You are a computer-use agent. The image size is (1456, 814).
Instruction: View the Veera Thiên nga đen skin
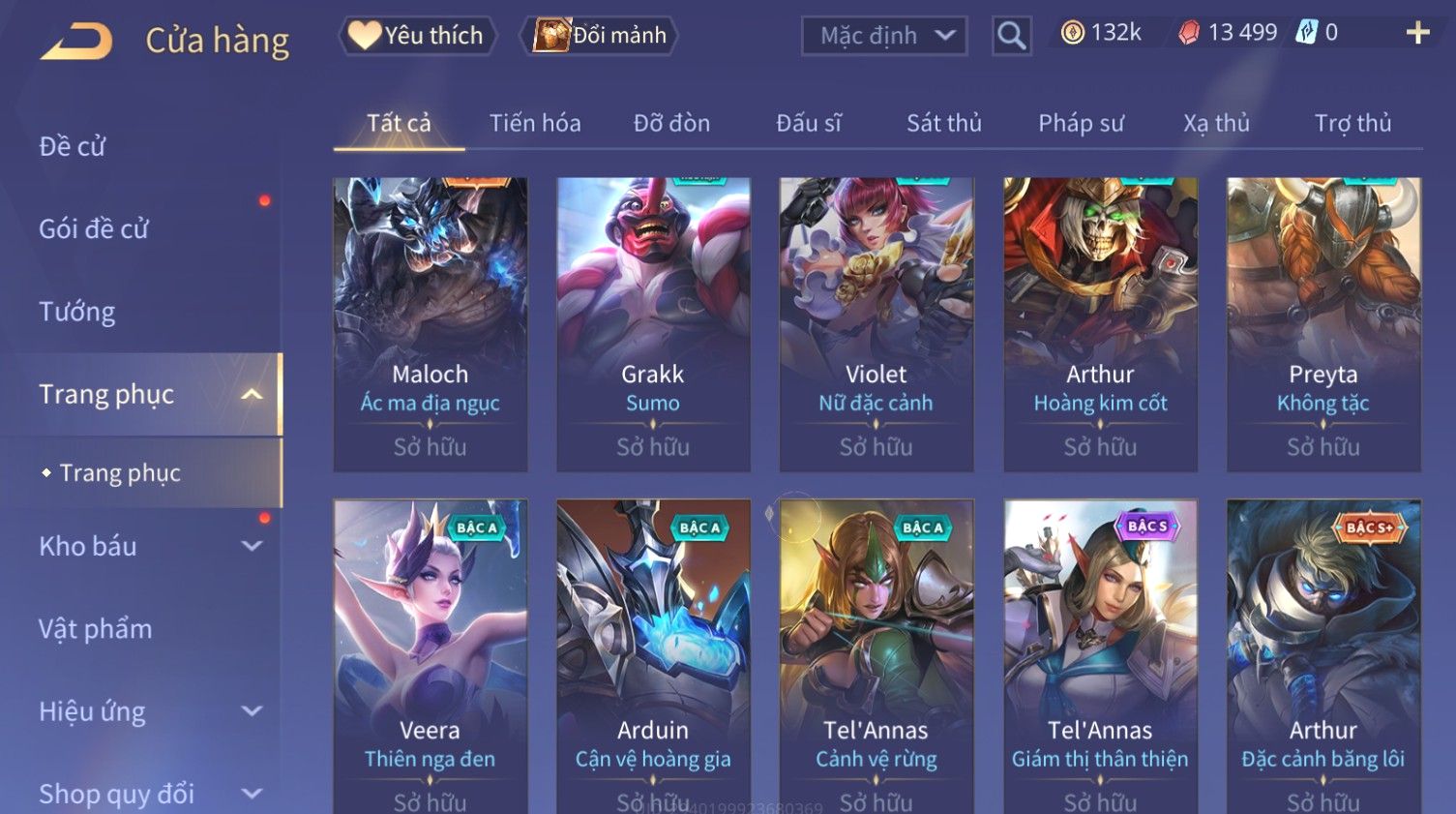pos(431,656)
